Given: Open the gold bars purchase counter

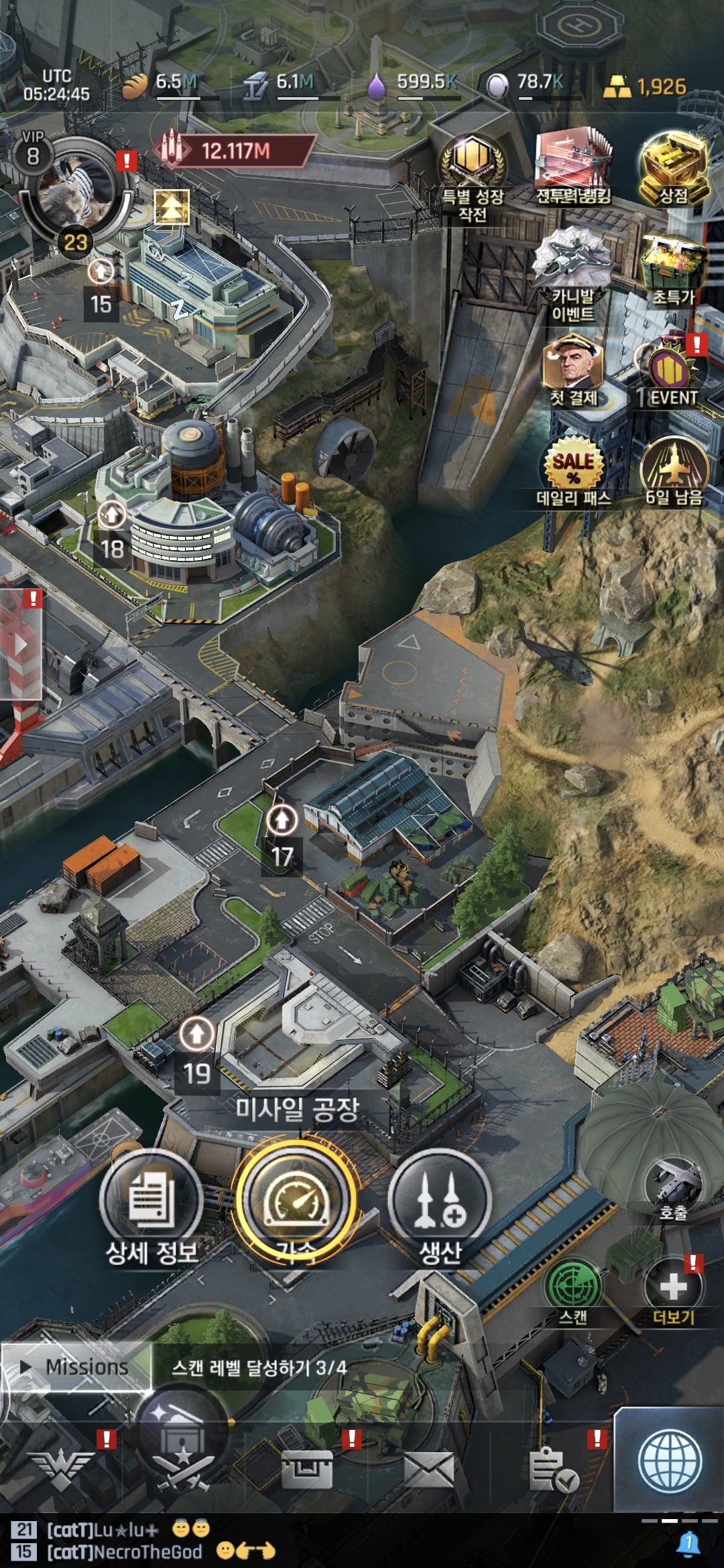Looking at the screenshot, I should click(x=645, y=86).
